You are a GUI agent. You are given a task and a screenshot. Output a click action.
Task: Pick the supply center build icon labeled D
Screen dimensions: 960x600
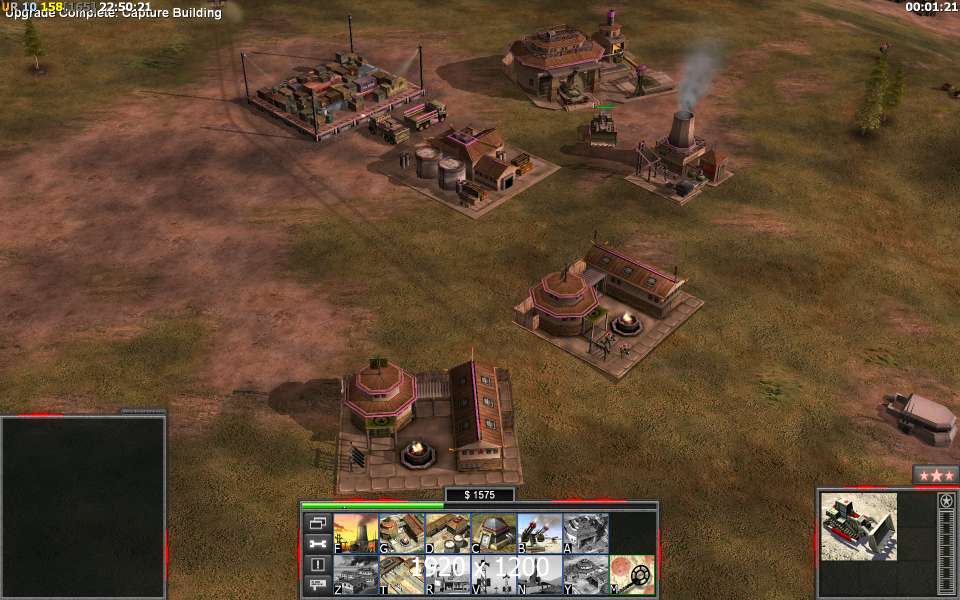(447, 534)
